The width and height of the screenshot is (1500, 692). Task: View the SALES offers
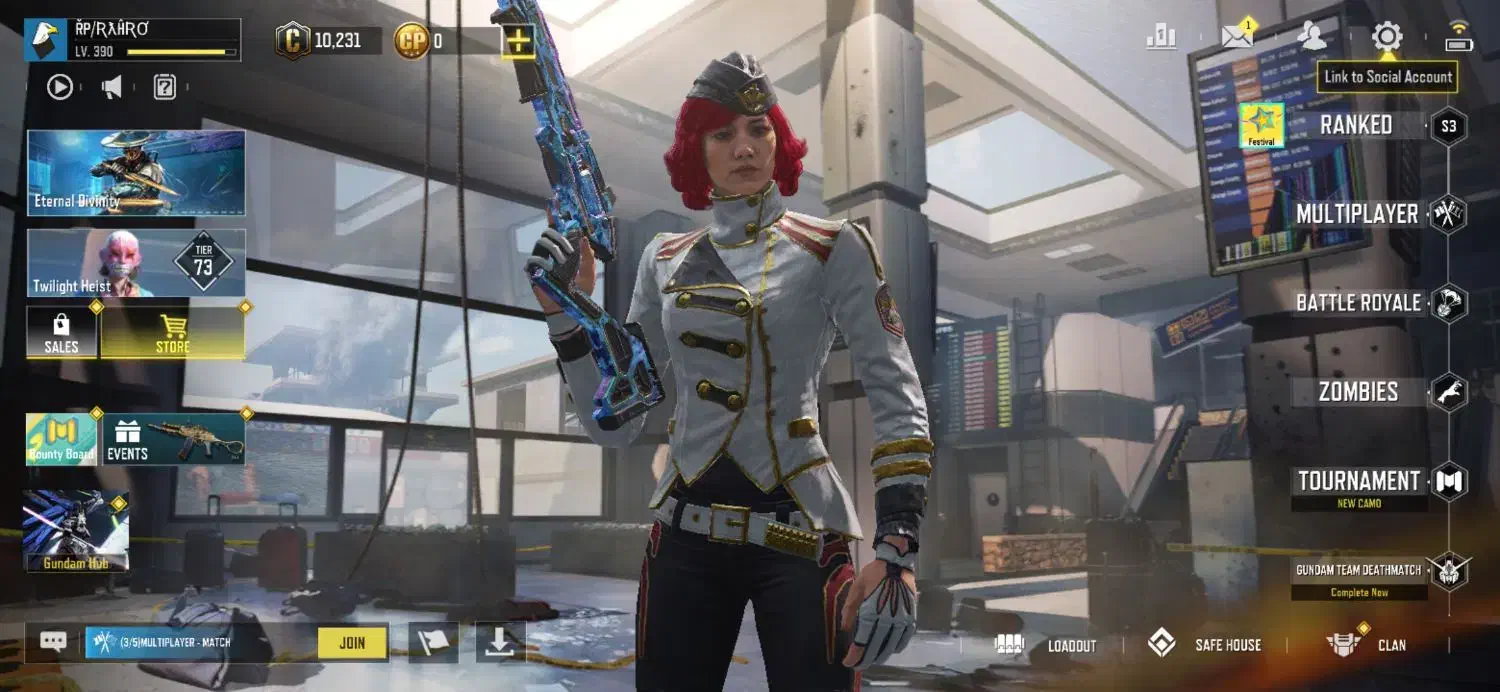point(61,333)
